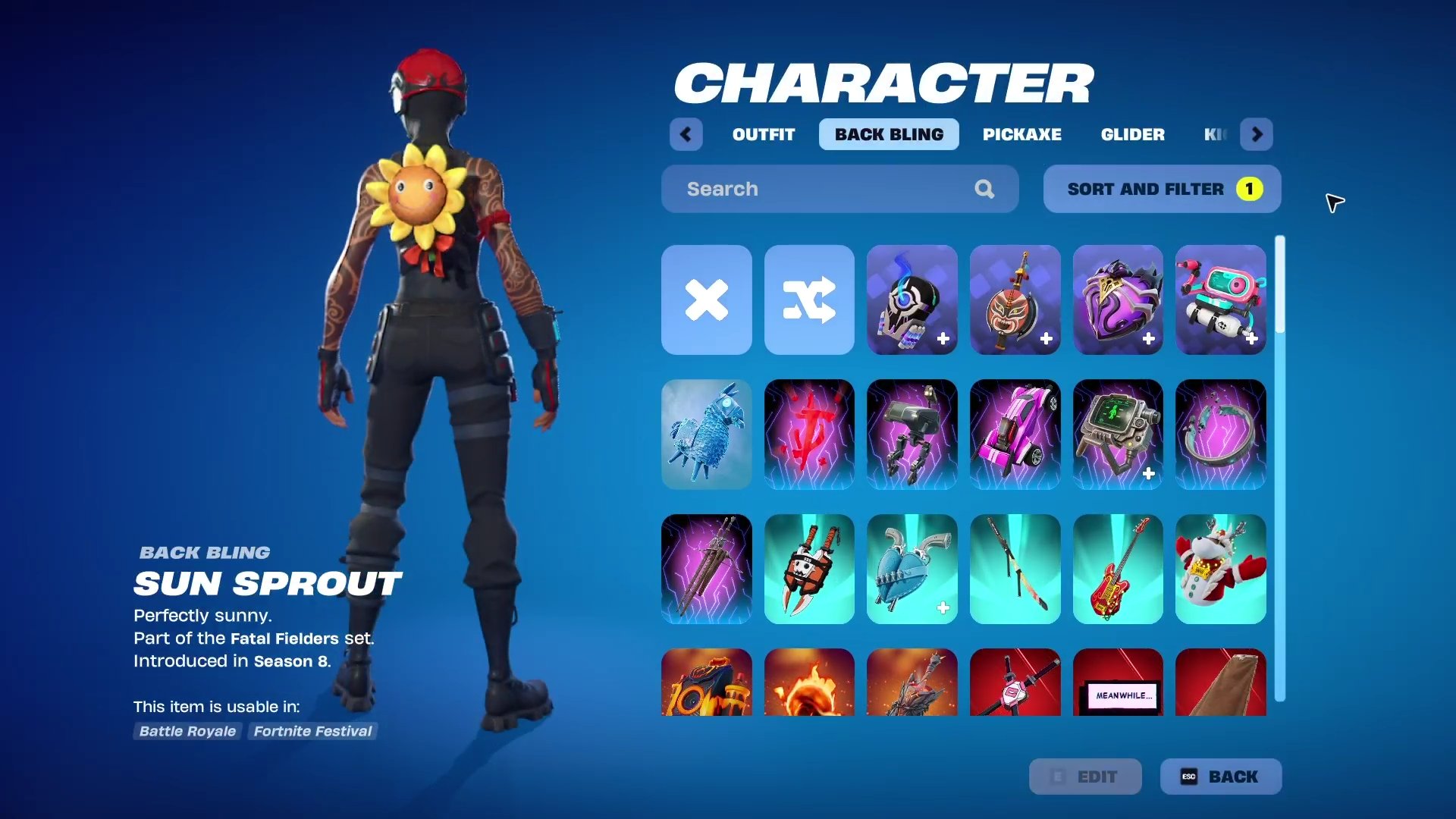
Task: Equip the opera mask back bling
Action: click(1015, 300)
